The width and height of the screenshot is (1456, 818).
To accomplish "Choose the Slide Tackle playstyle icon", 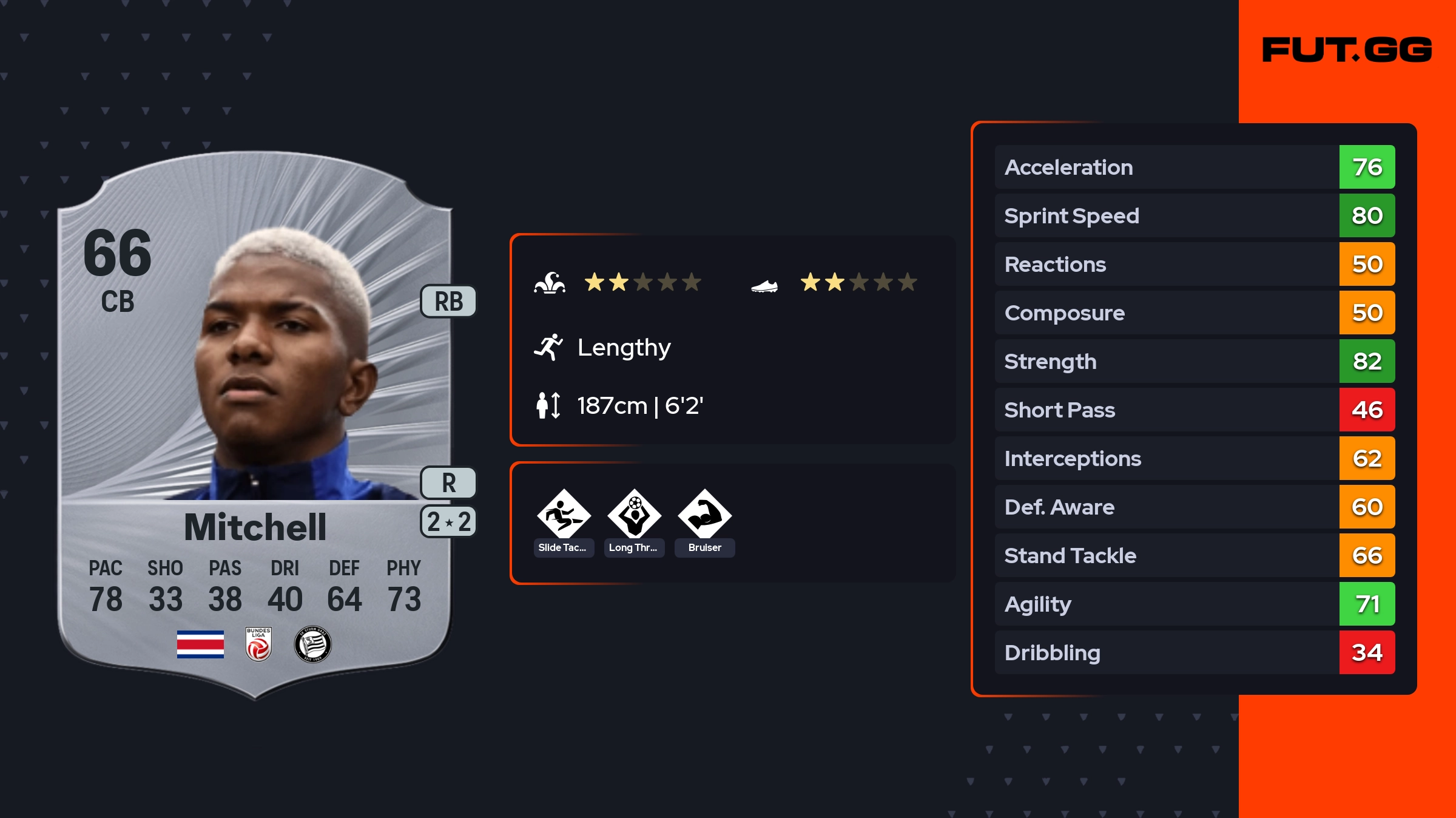I will pos(564,515).
